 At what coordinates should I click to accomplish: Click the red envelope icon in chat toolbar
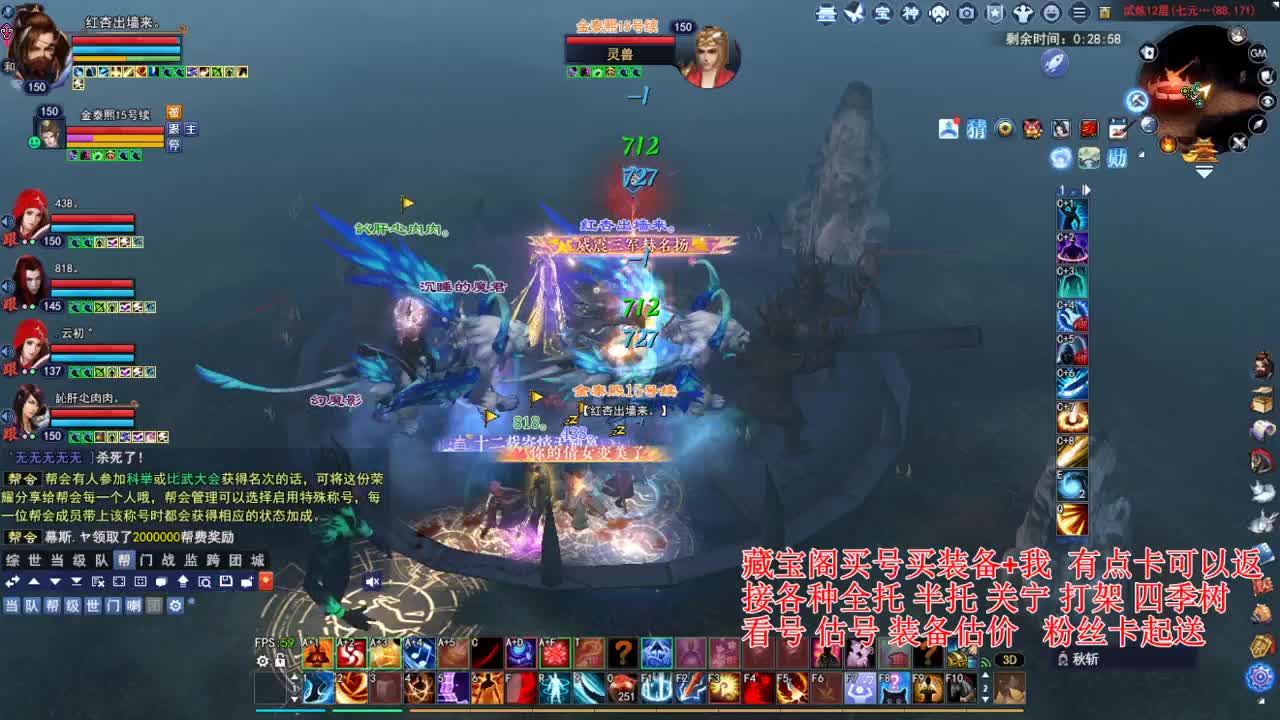click(265, 581)
